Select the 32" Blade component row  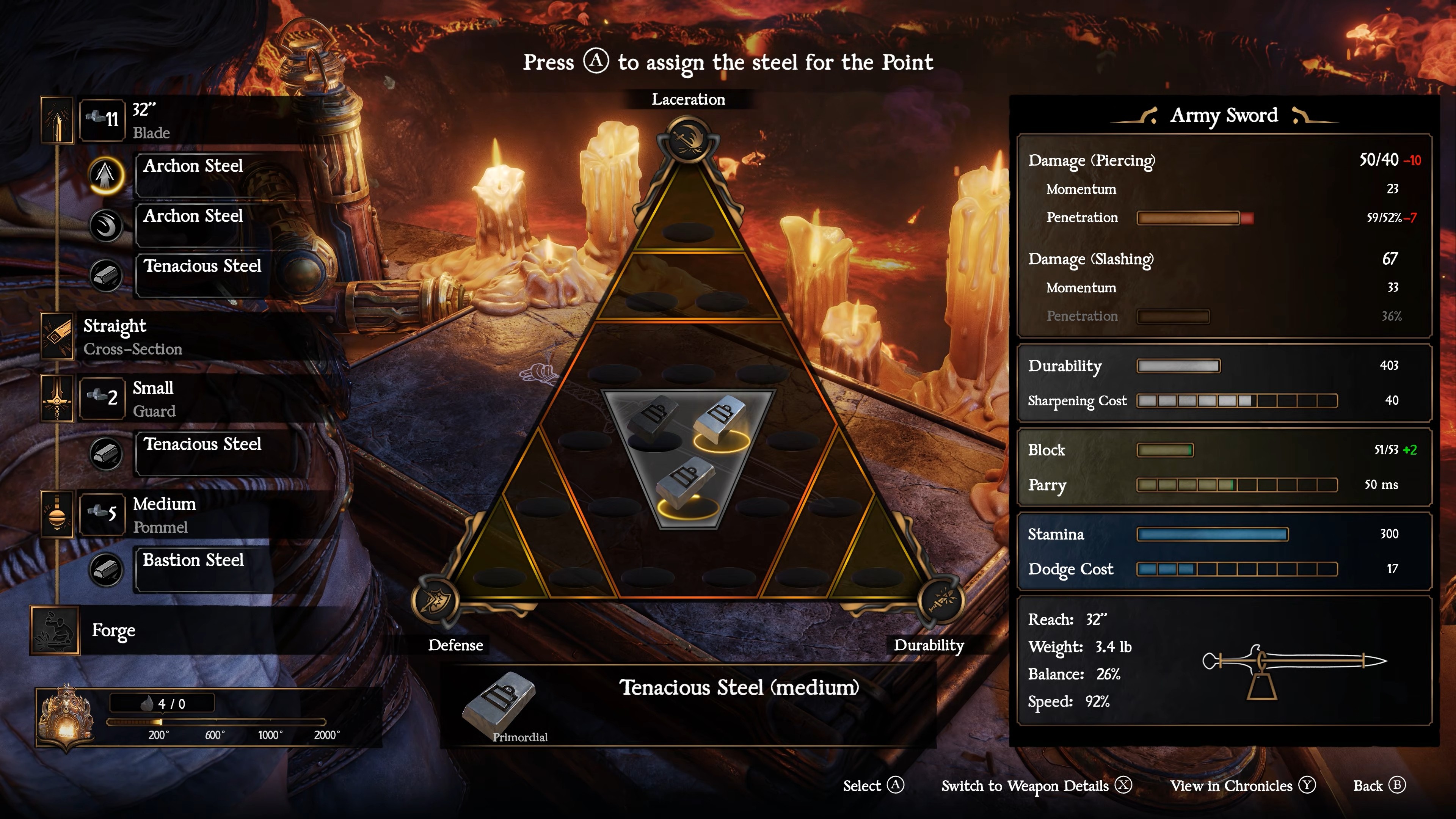pyautogui.click(x=192, y=120)
